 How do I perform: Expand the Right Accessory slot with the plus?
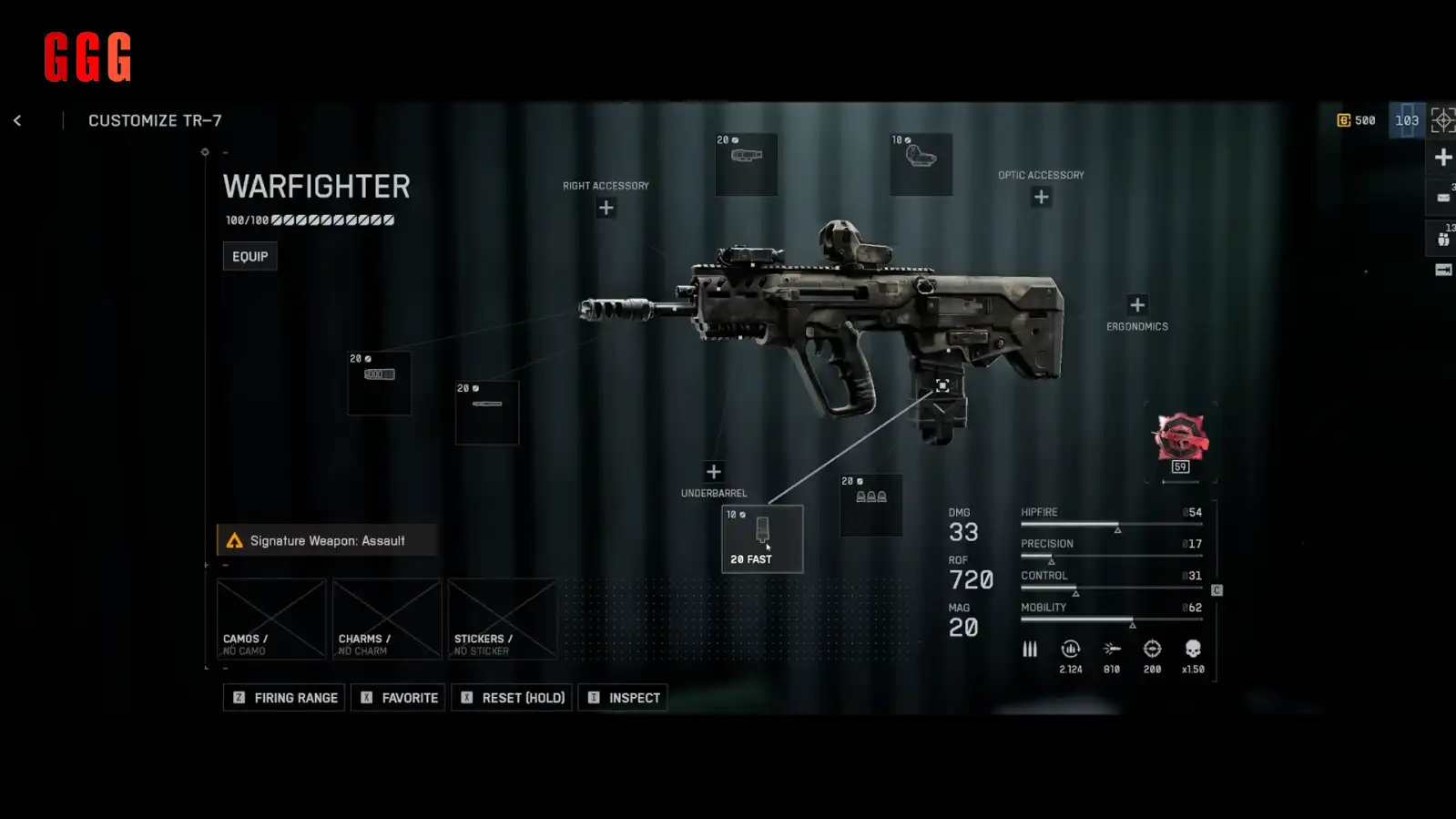[606, 208]
